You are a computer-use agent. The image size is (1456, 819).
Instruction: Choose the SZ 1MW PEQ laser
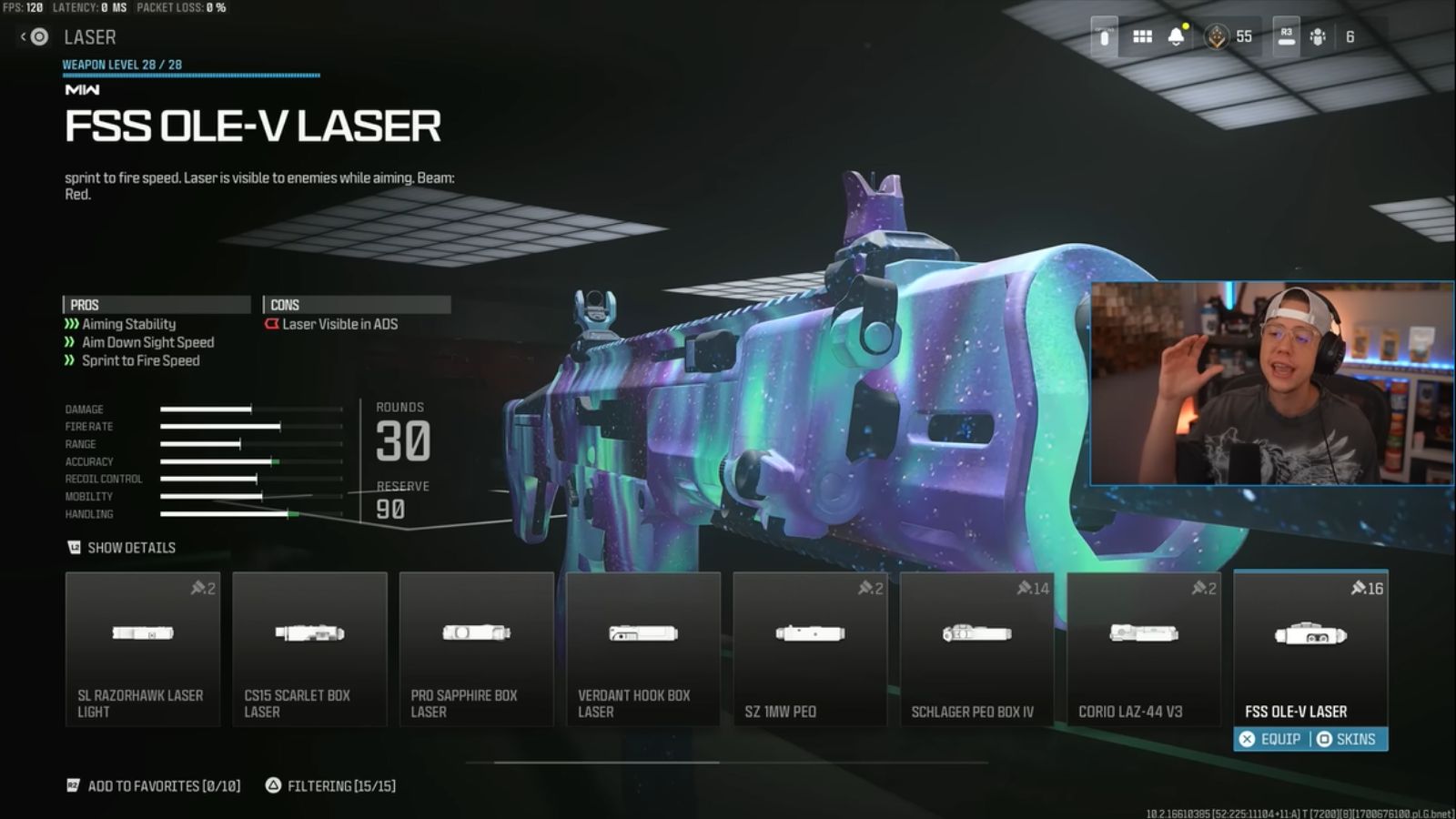tap(810, 650)
